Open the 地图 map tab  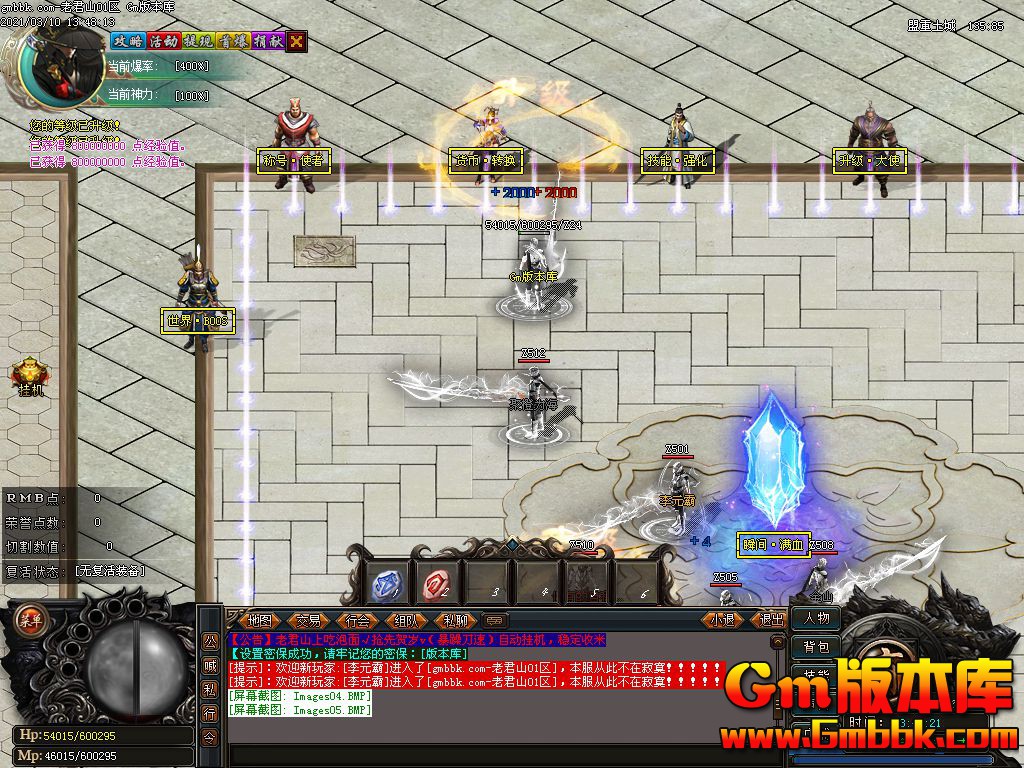coord(260,620)
